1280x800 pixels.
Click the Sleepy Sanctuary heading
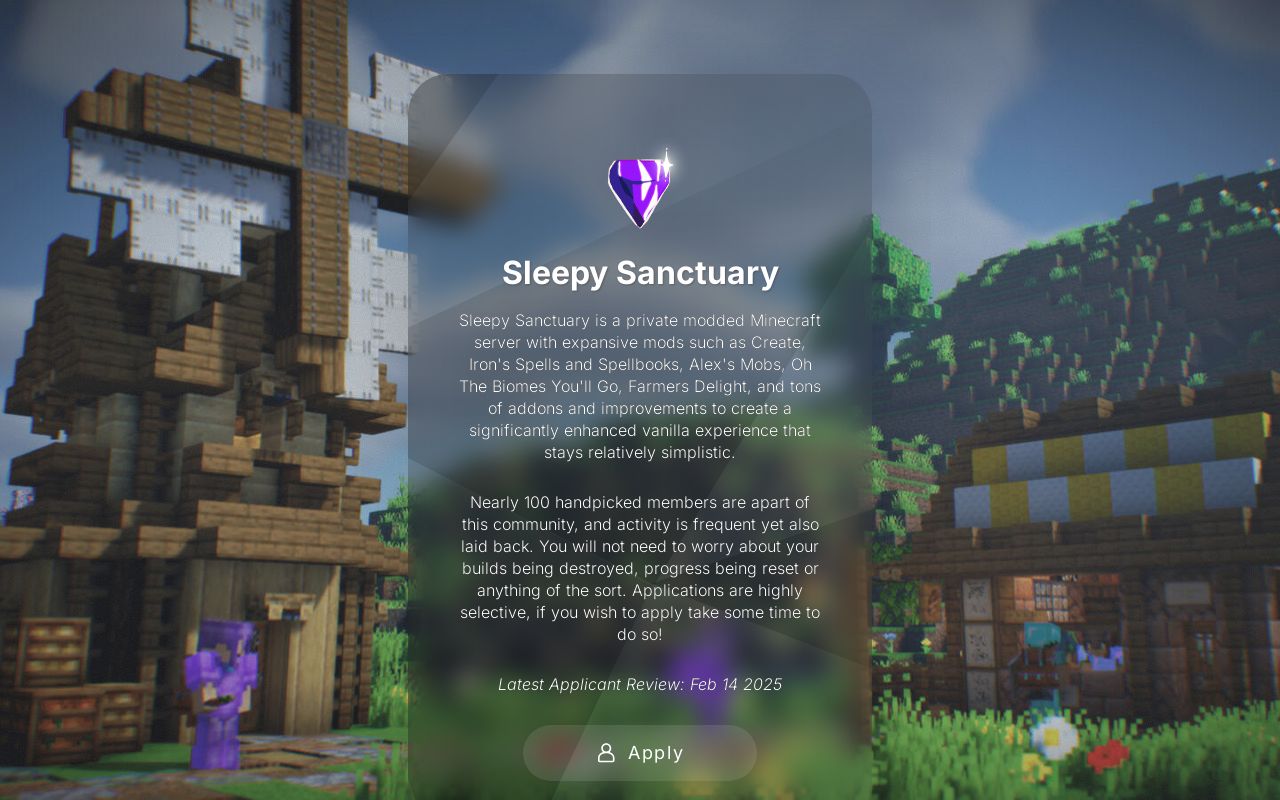(640, 271)
